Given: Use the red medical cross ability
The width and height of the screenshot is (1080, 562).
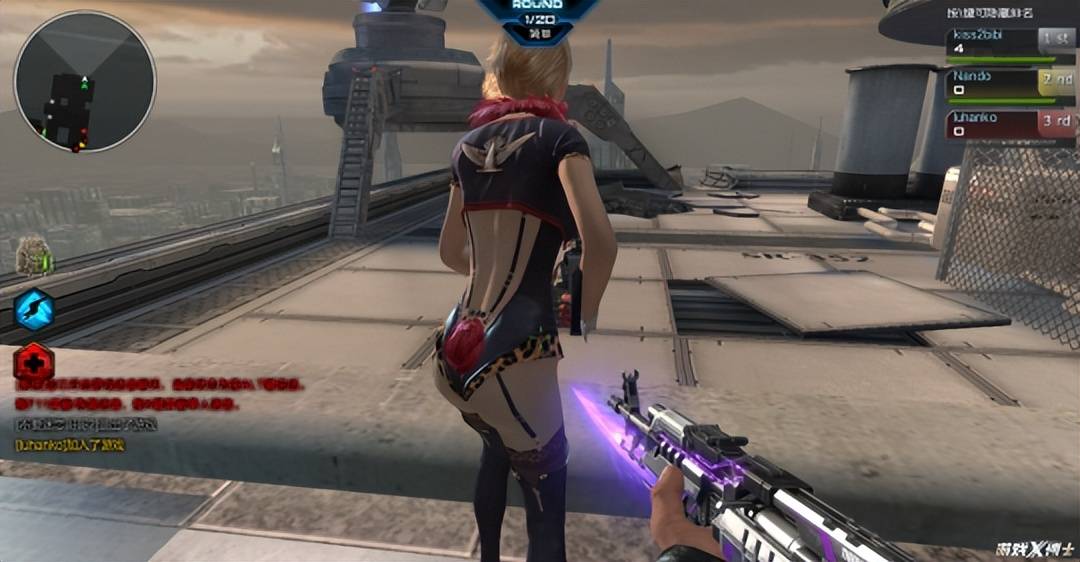Looking at the screenshot, I should pos(33,361).
